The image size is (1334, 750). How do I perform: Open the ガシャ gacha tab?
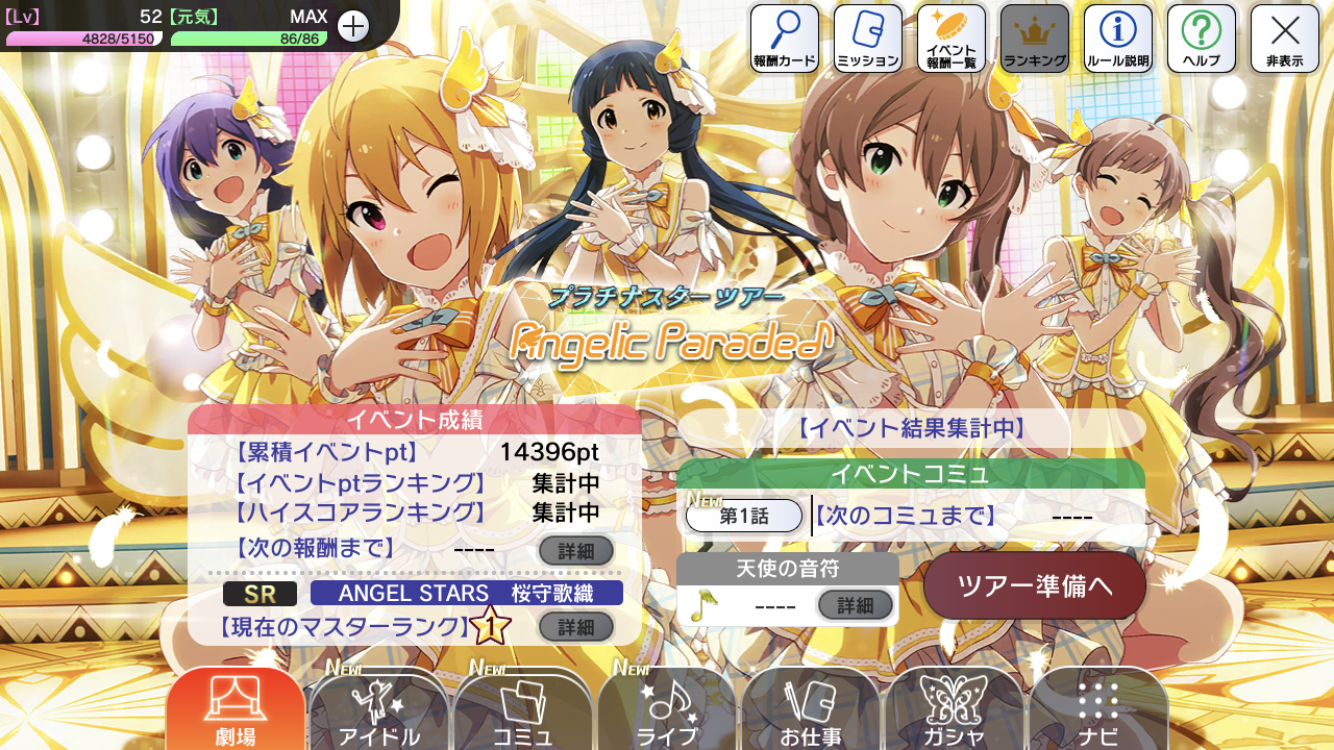(x=954, y=710)
